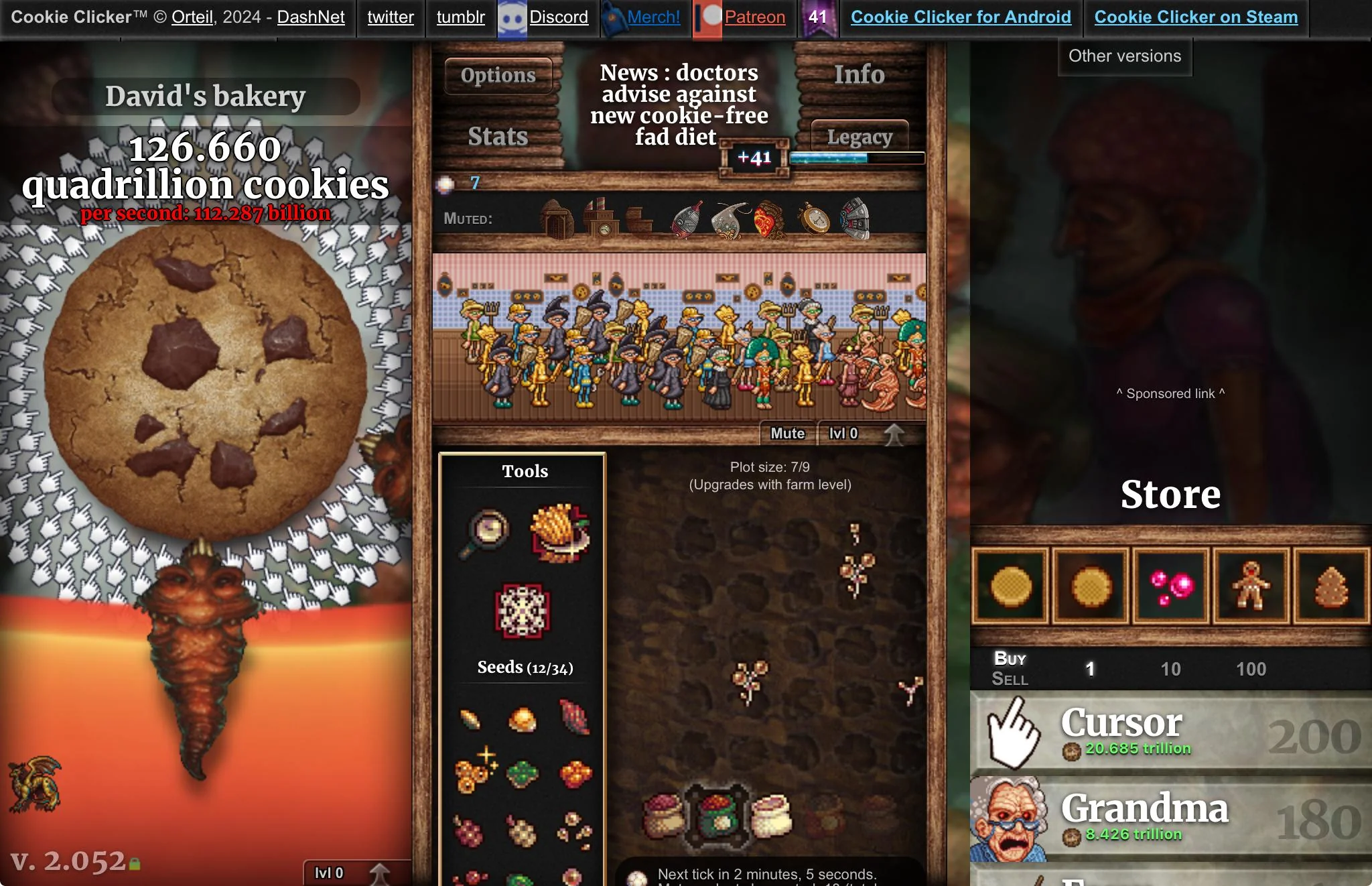This screenshot has height=886, width=1372.
Task: Mute the Farm minigame panel
Action: (x=786, y=433)
